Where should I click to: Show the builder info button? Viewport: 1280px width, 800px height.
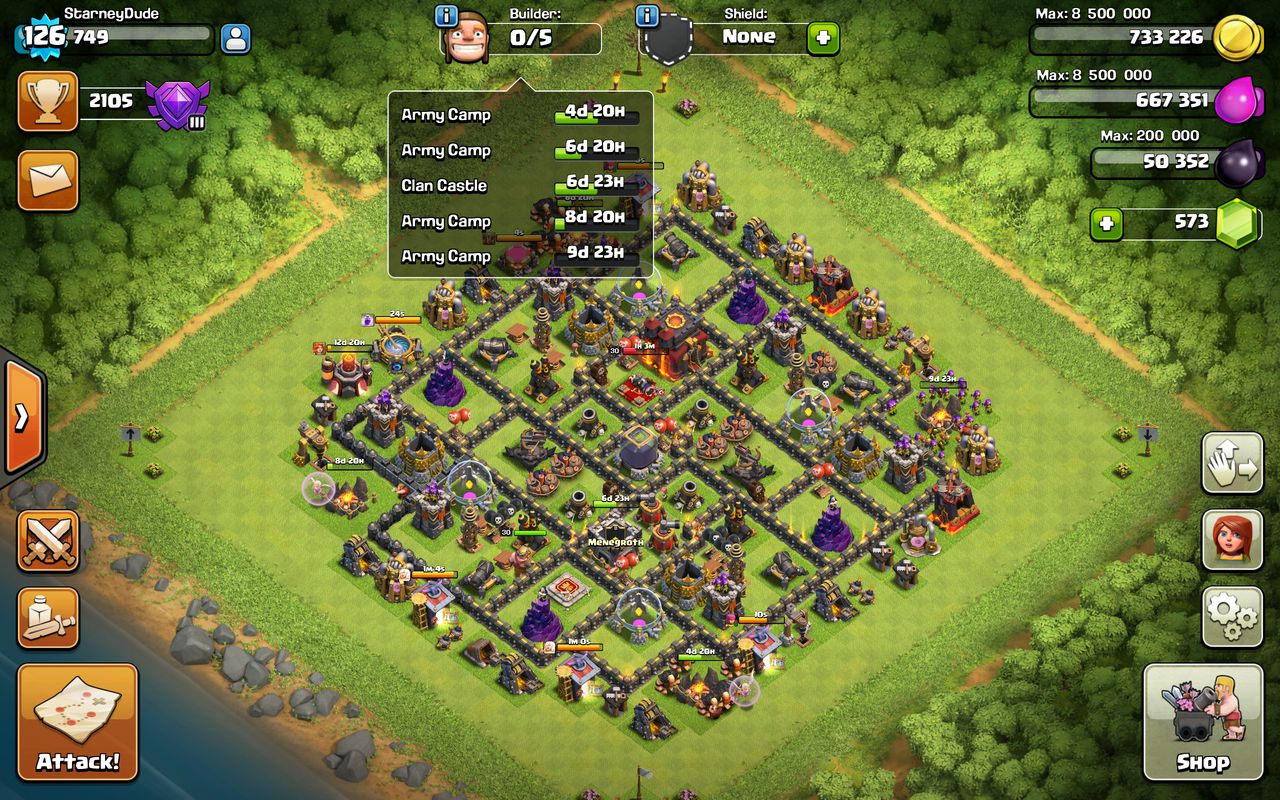pyautogui.click(x=447, y=16)
